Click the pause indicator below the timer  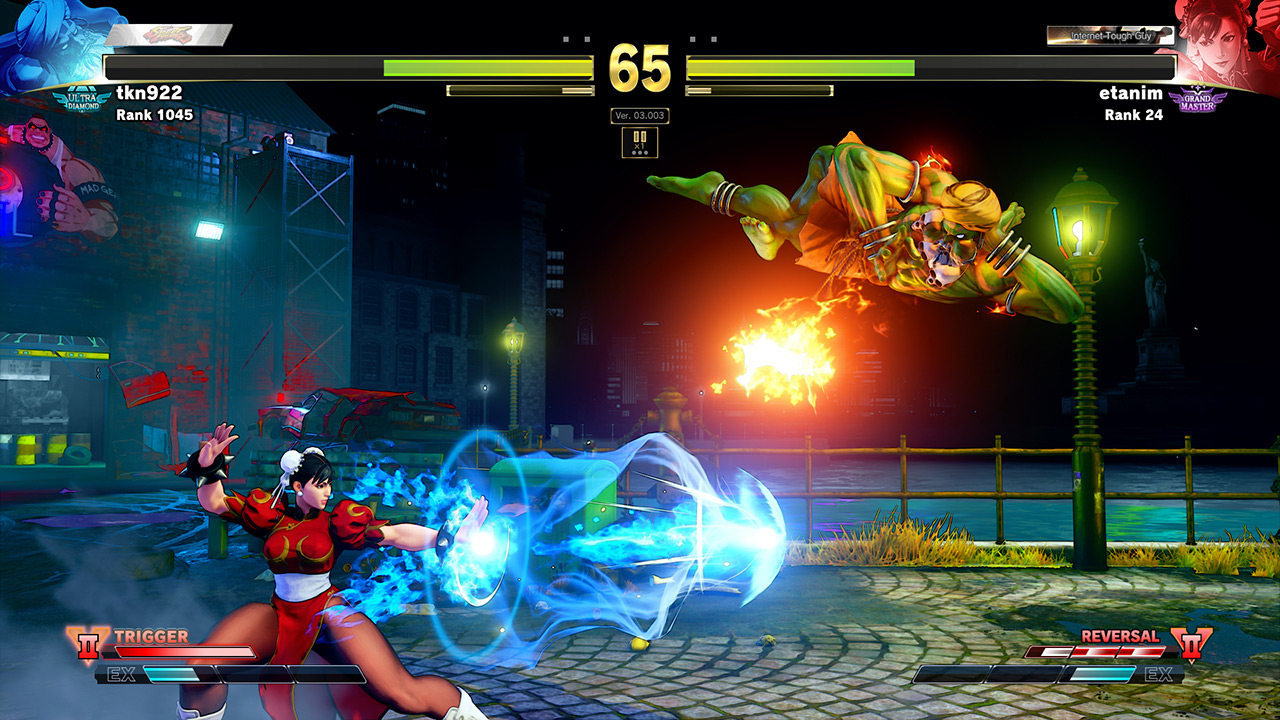coord(640,133)
